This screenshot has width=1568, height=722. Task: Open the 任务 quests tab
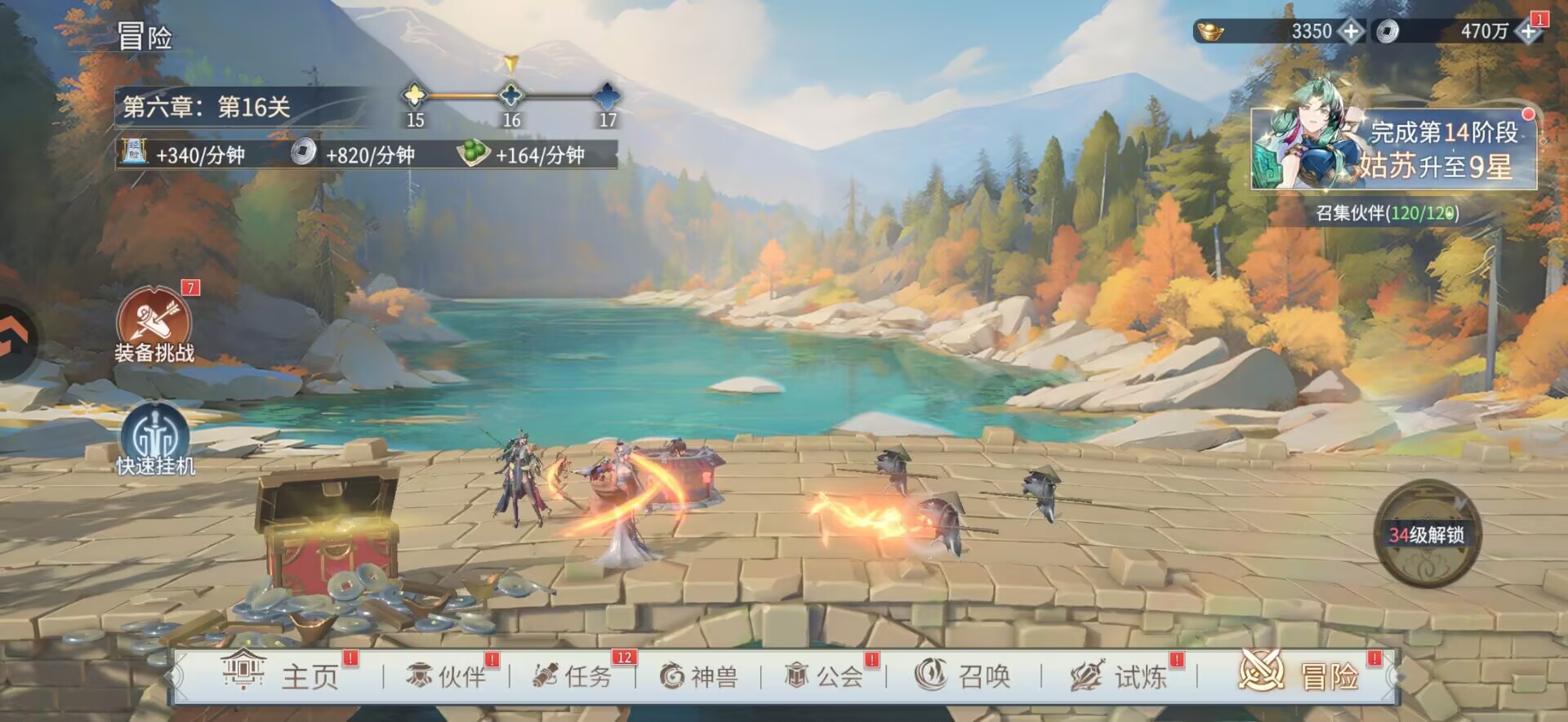click(x=572, y=676)
